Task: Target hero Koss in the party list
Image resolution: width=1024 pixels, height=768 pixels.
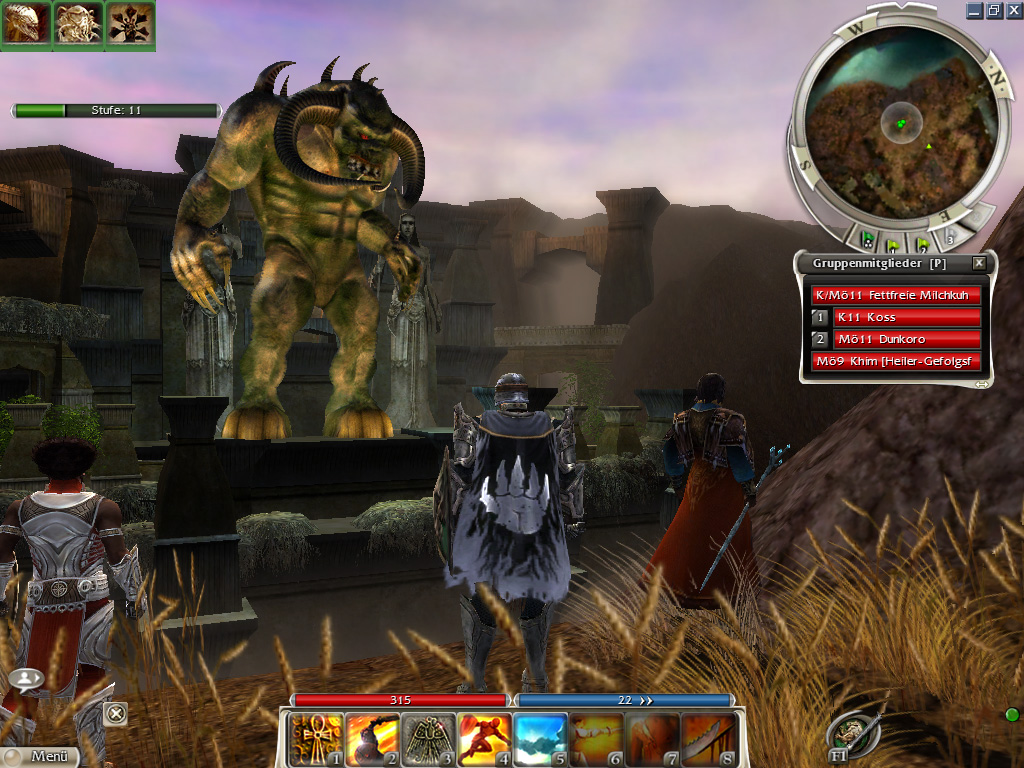Action: click(905, 317)
